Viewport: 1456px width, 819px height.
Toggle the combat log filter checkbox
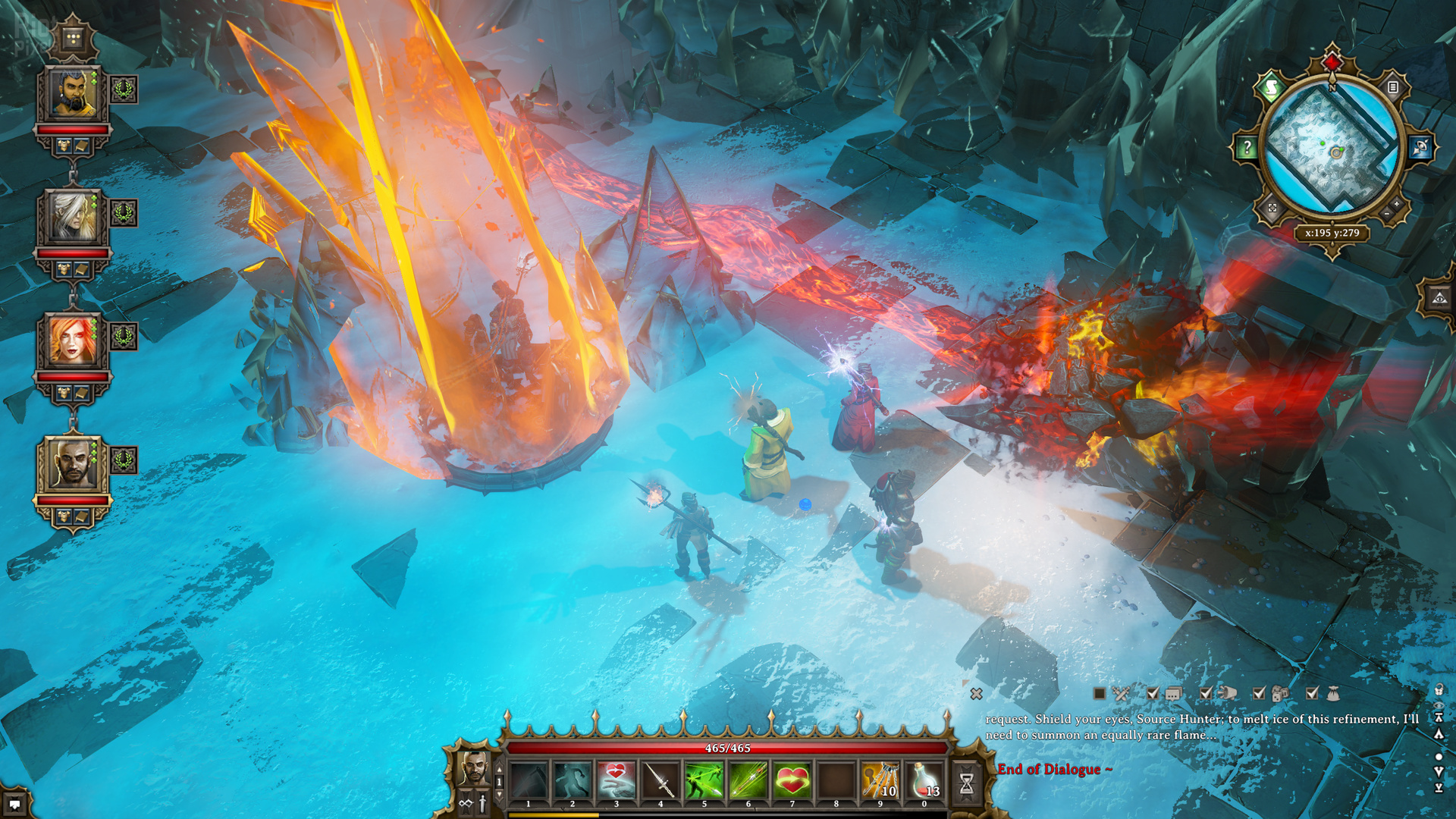pos(1100,693)
